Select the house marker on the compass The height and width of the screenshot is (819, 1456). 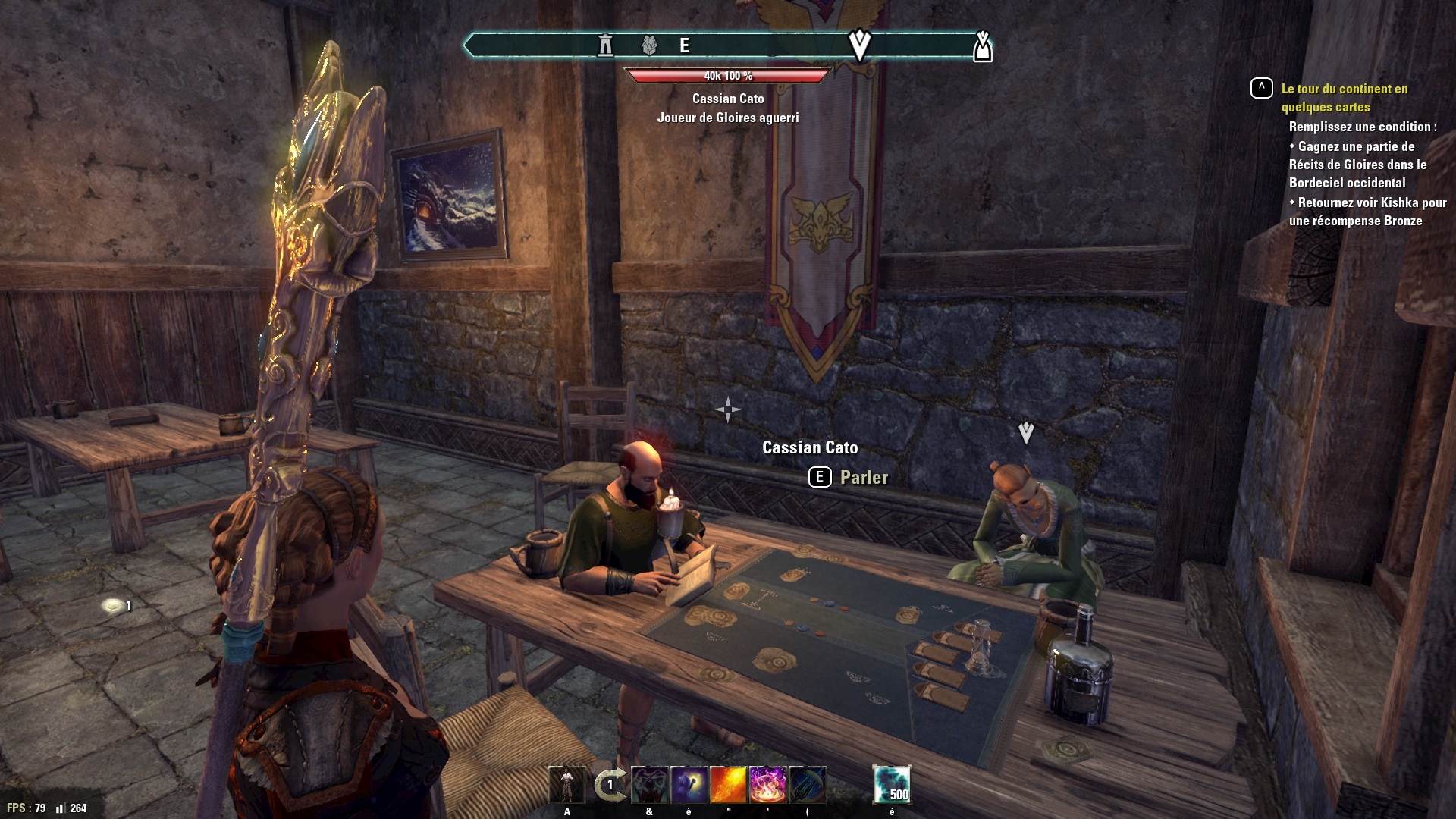649,45
